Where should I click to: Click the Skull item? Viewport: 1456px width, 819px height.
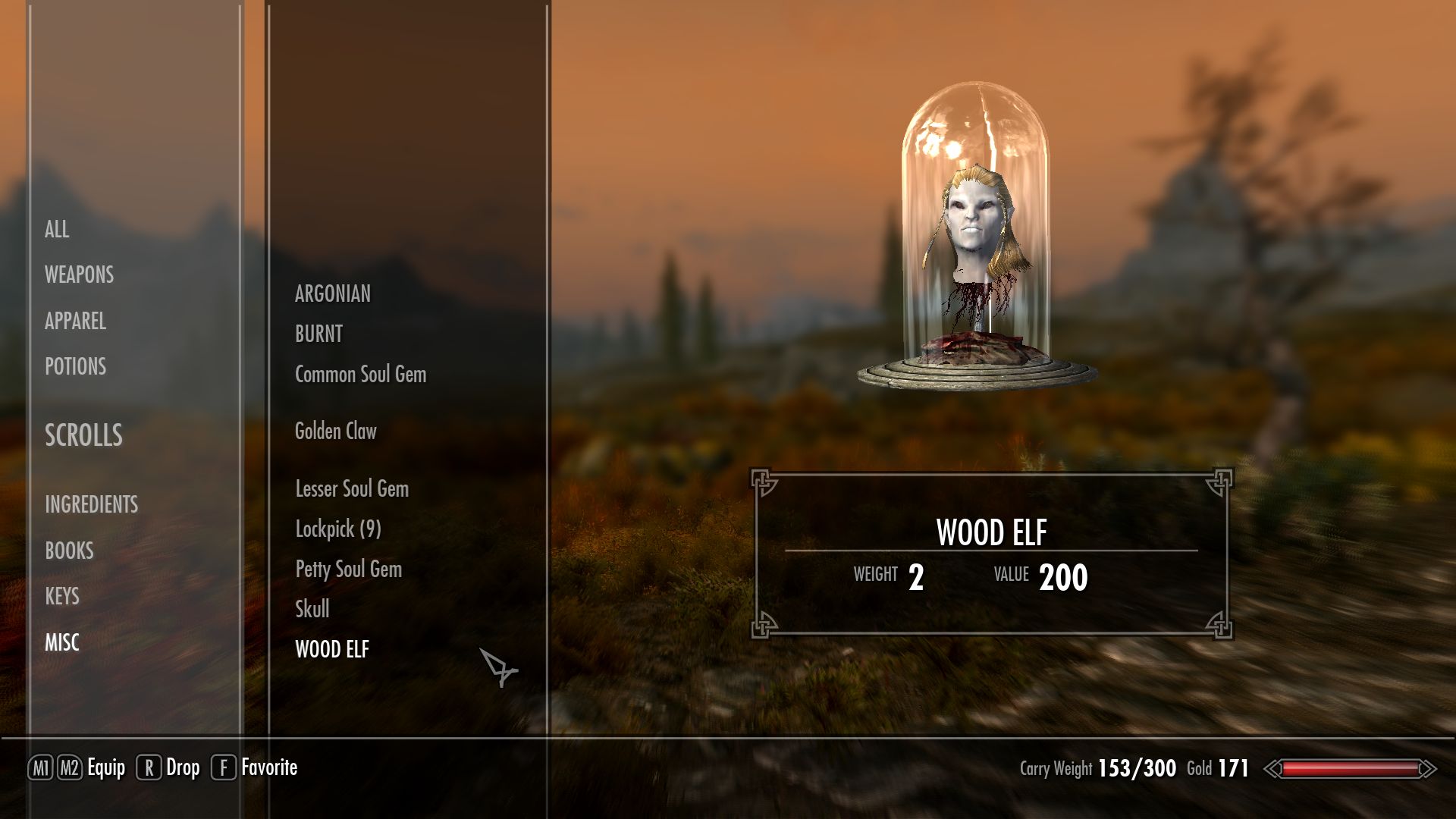(312, 608)
